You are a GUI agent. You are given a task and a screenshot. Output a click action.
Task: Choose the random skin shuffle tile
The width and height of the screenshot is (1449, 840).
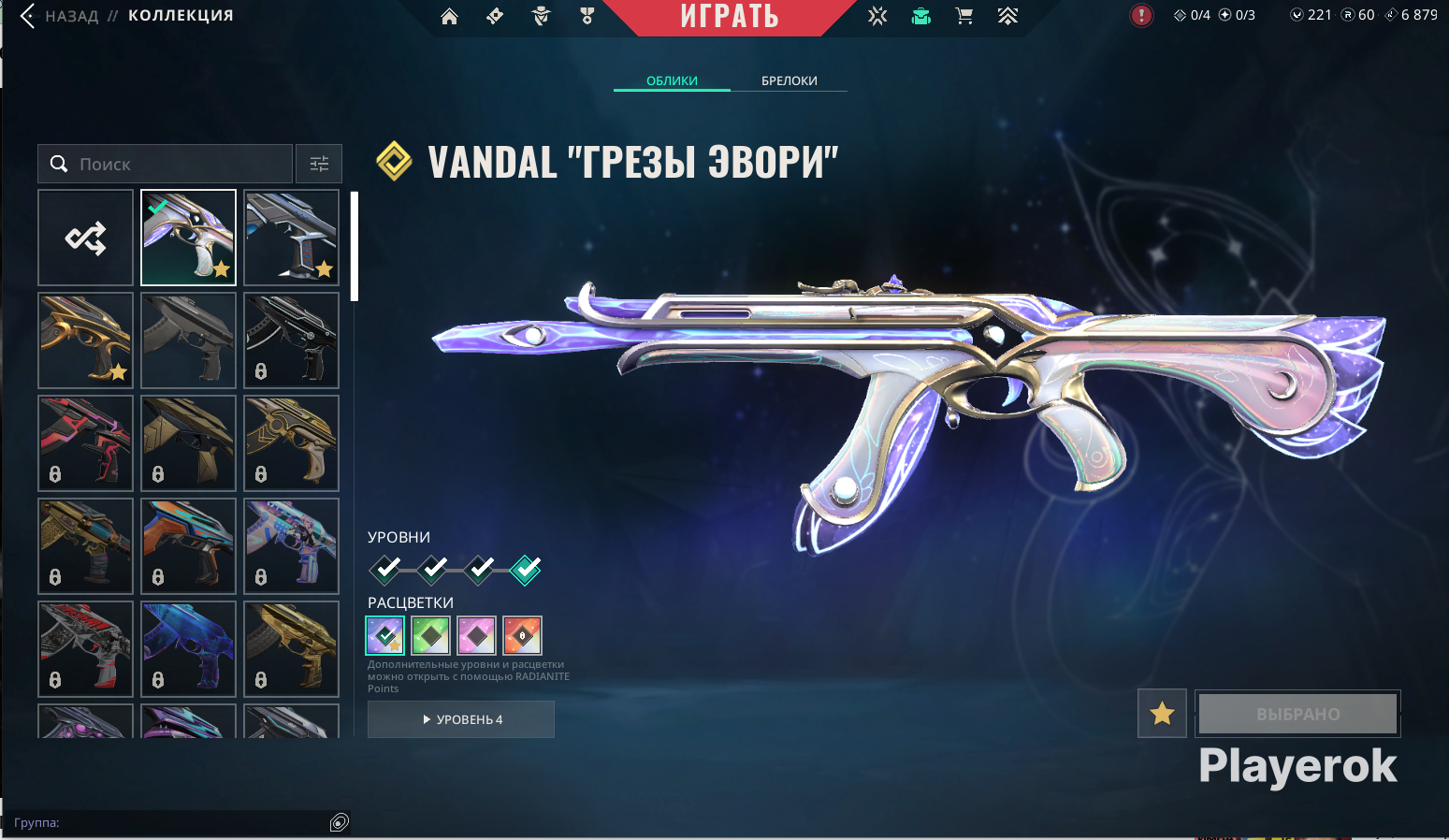[x=85, y=238]
